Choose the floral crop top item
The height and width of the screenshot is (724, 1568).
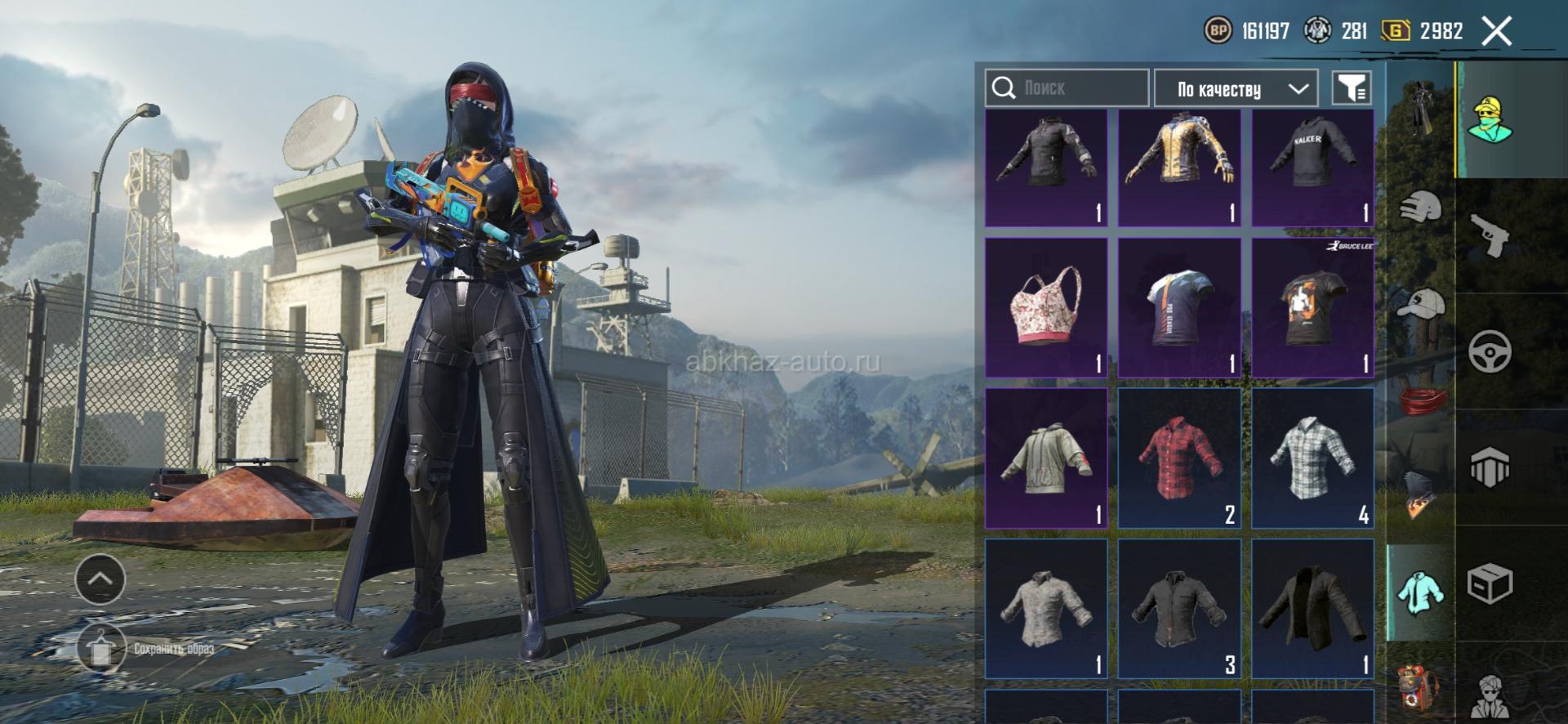[x=1046, y=307]
